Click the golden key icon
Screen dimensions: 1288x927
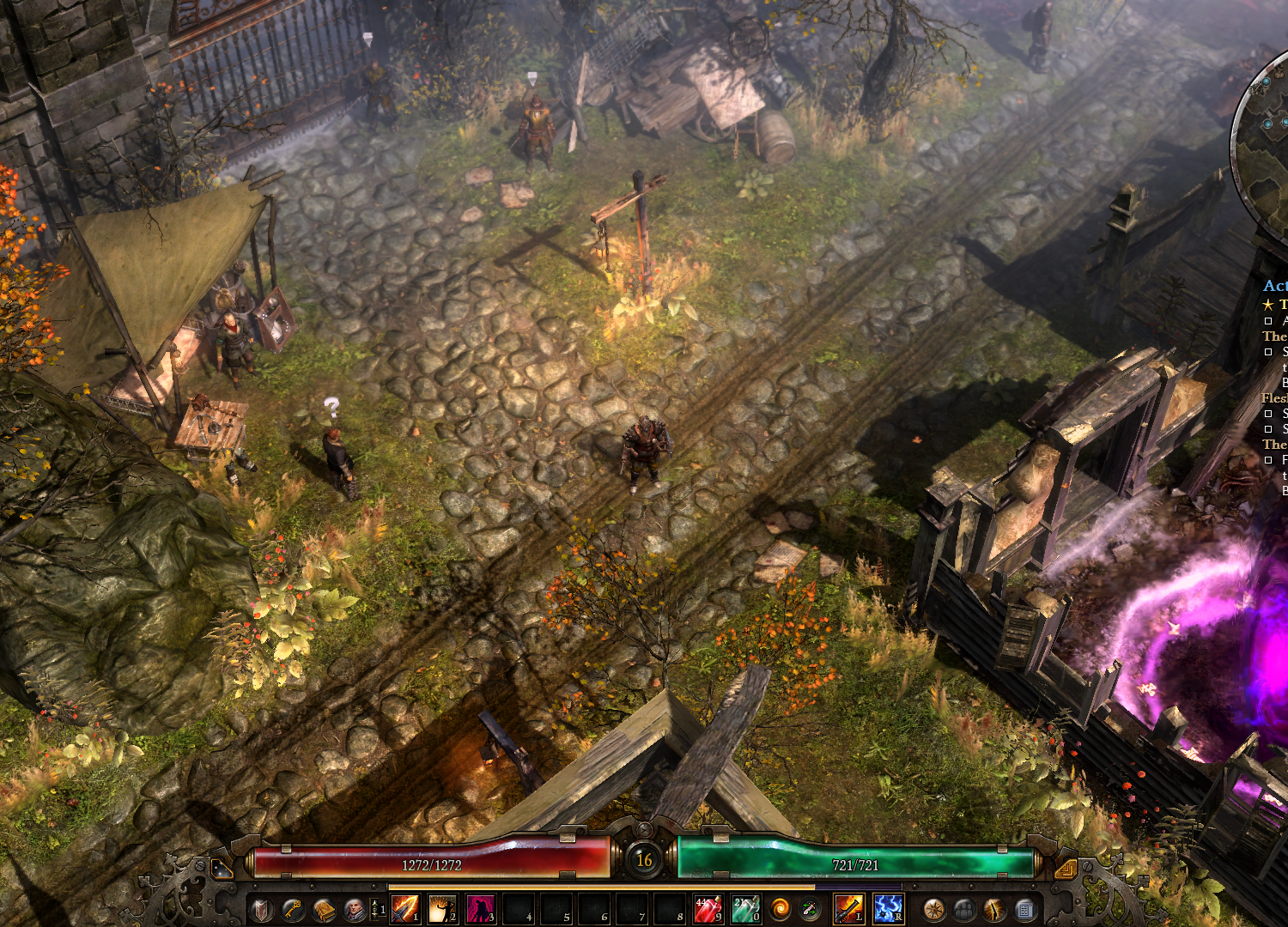(x=293, y=909)
